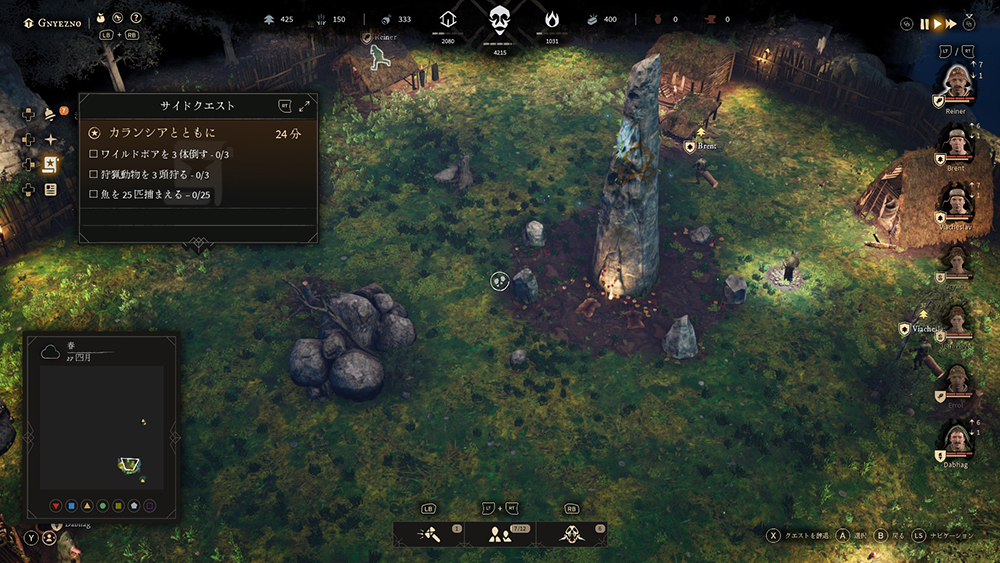The height and width of the screenshot is (563, 1000).
Task: Select the side quest title row
Action: tap(198, 132)
